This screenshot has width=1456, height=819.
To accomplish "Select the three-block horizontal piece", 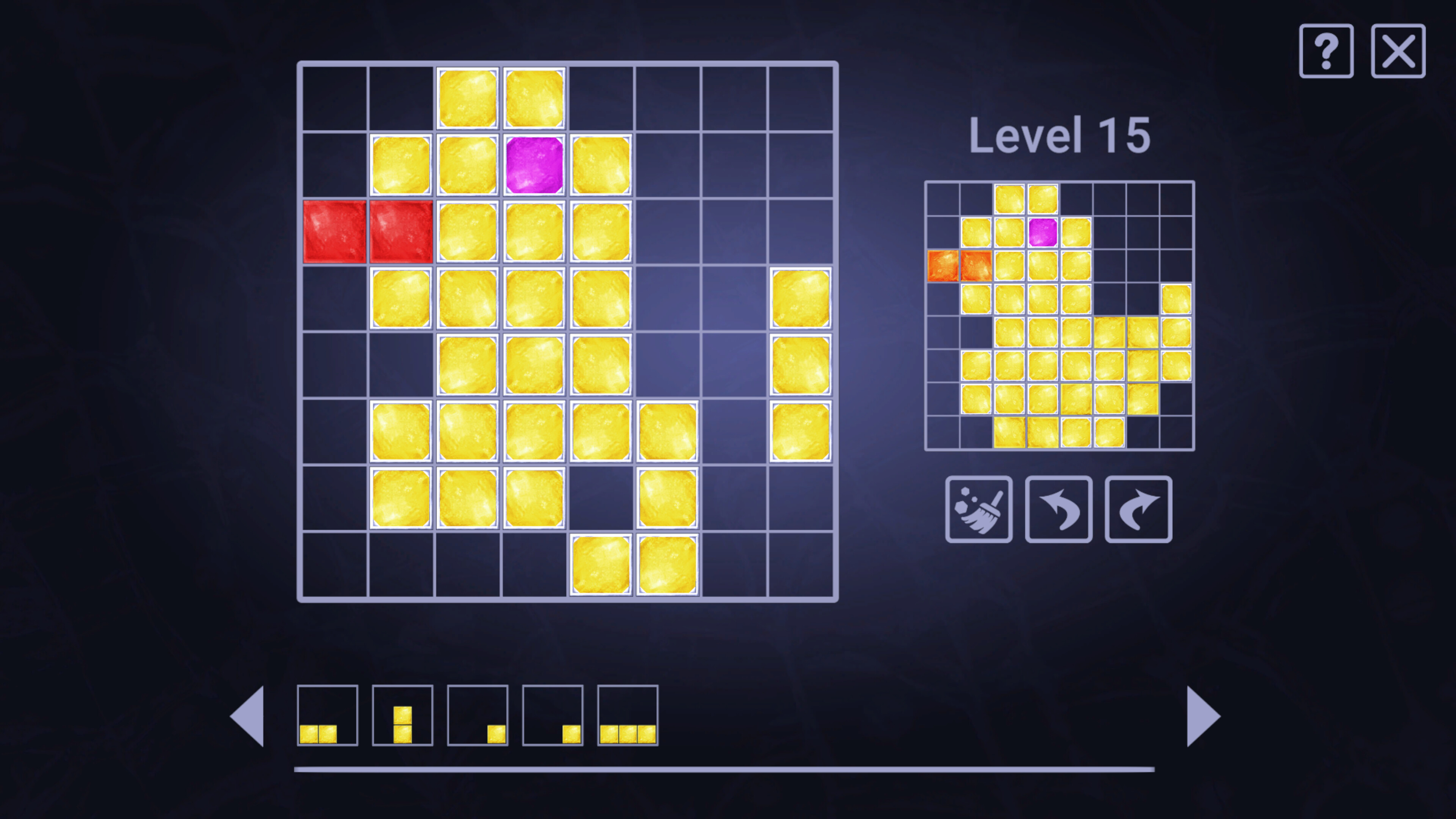I will coord(628,717).
